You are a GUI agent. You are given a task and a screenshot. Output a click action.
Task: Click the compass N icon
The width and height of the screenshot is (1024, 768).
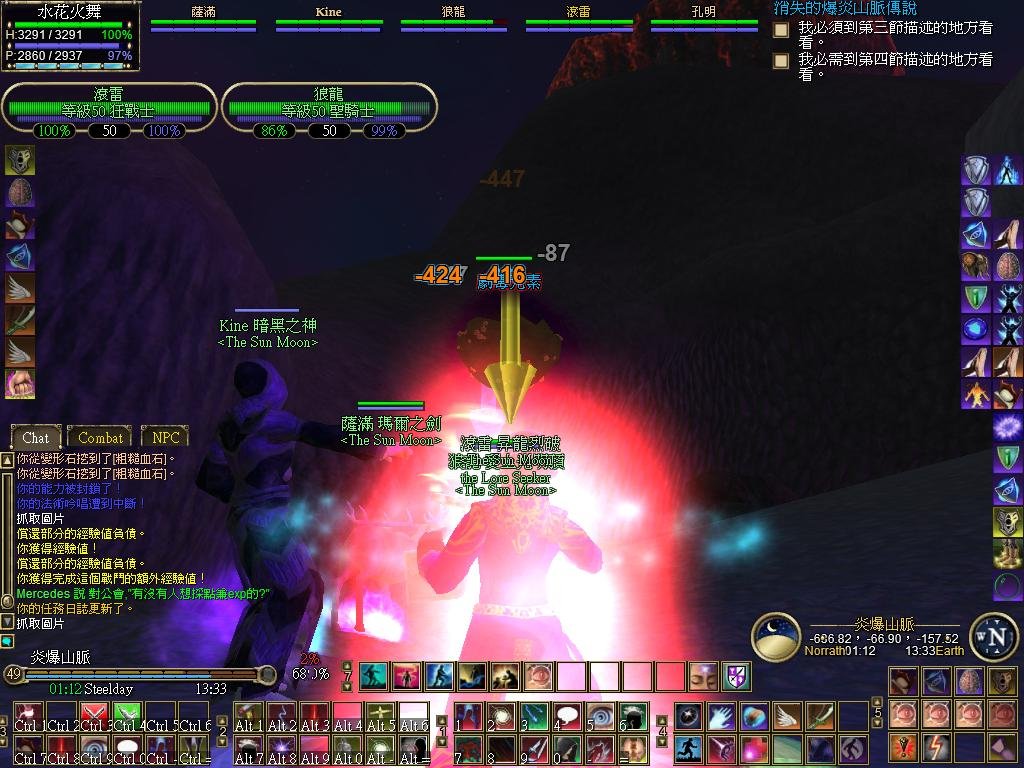(x=993, y=637)
